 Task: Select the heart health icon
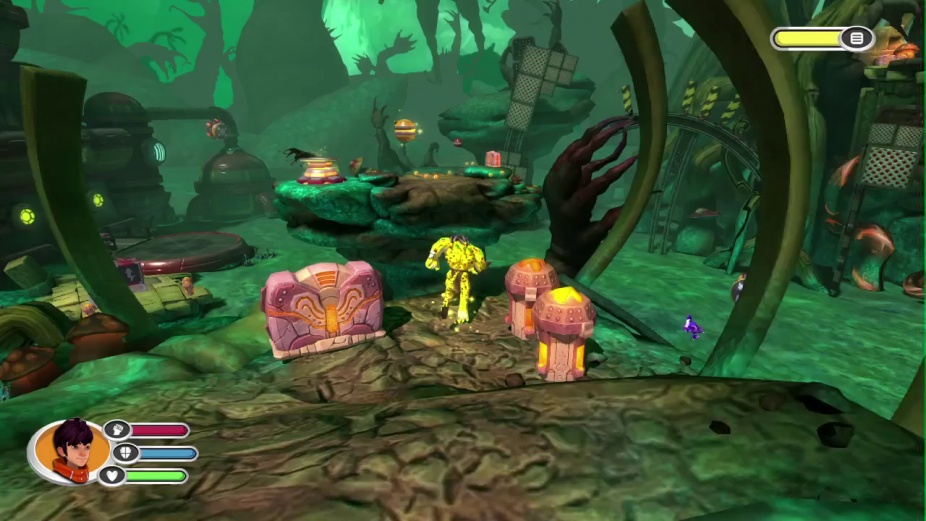pos(112,476)
